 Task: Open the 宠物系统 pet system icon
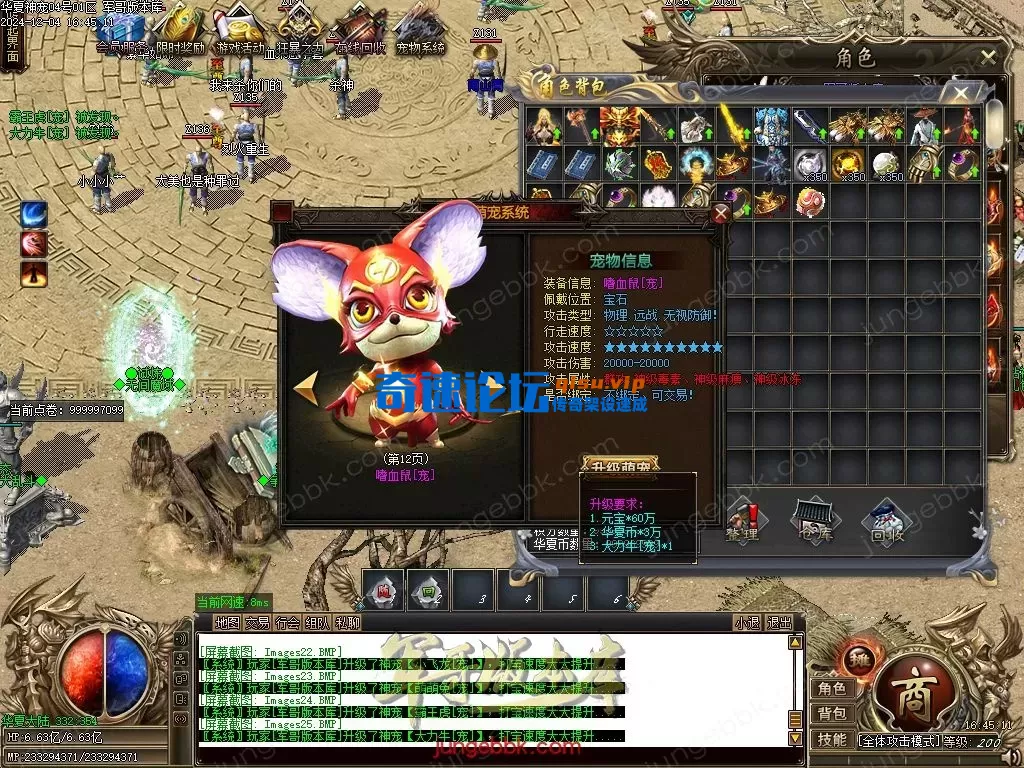click(x=421, y=28)
